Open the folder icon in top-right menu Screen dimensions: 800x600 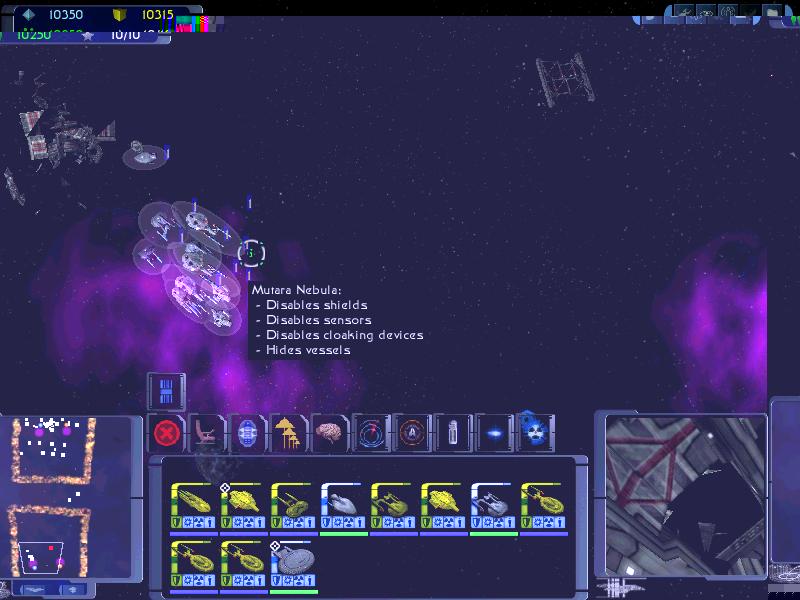pos(772,13)
